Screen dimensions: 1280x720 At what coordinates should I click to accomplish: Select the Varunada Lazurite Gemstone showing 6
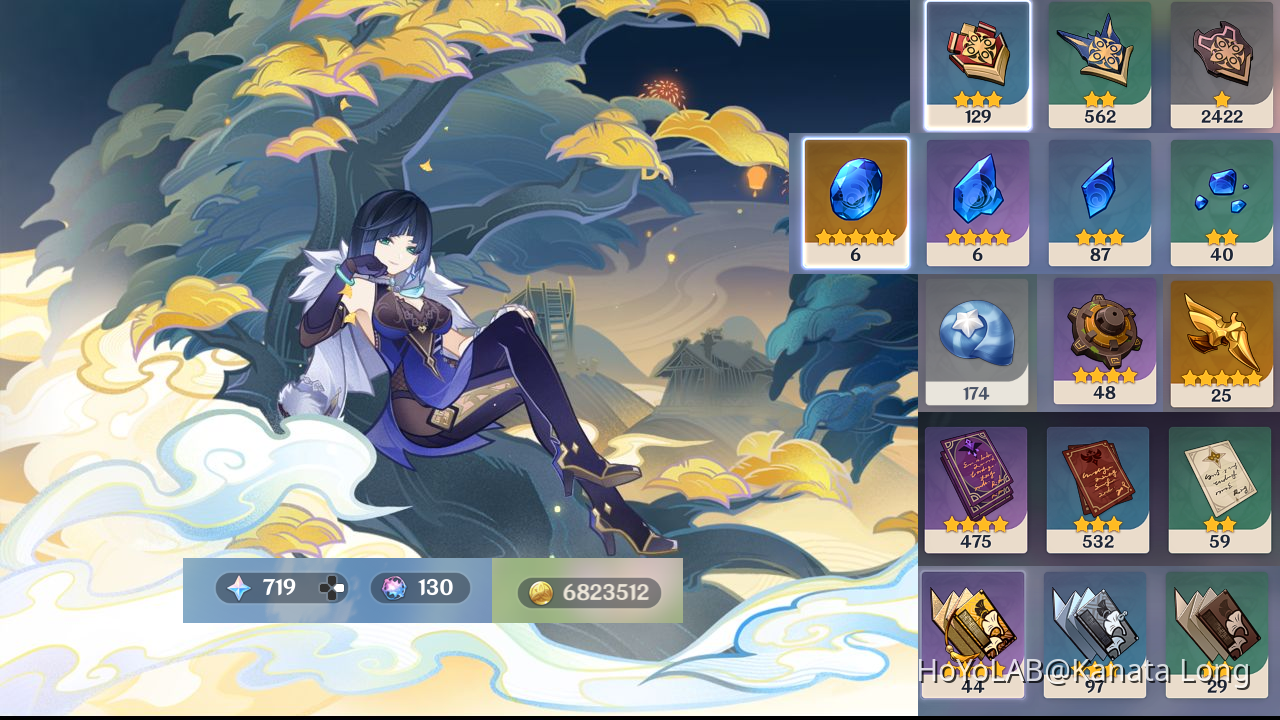coord(855,200)
